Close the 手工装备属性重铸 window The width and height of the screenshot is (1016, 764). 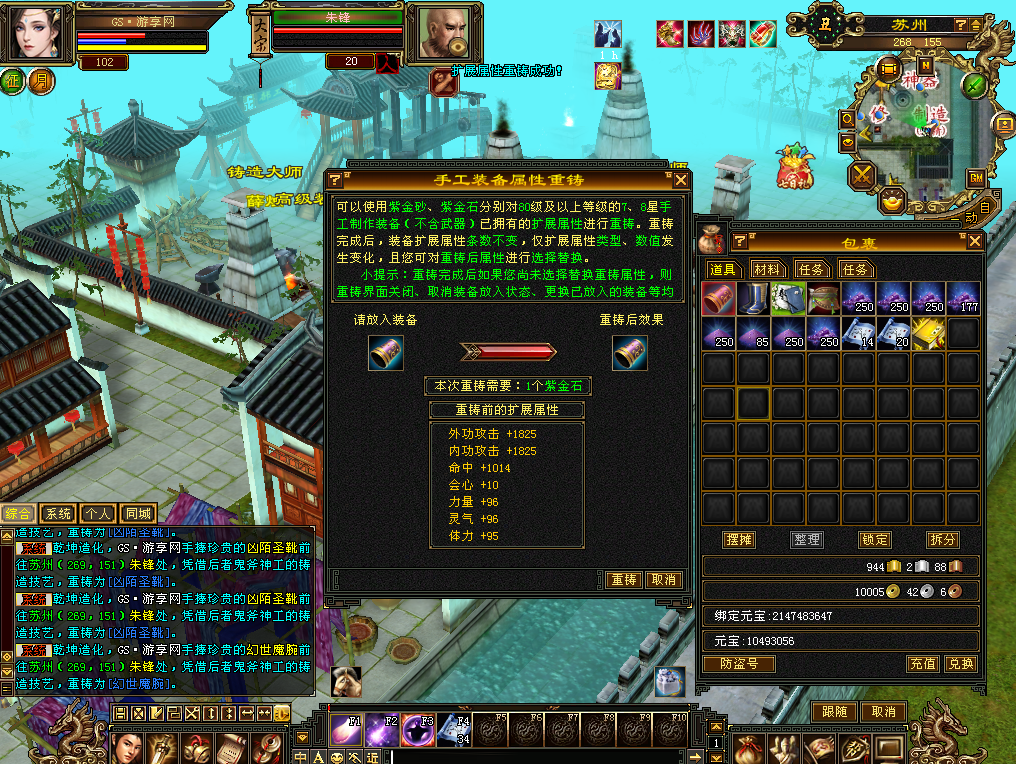tap(681, 180)
